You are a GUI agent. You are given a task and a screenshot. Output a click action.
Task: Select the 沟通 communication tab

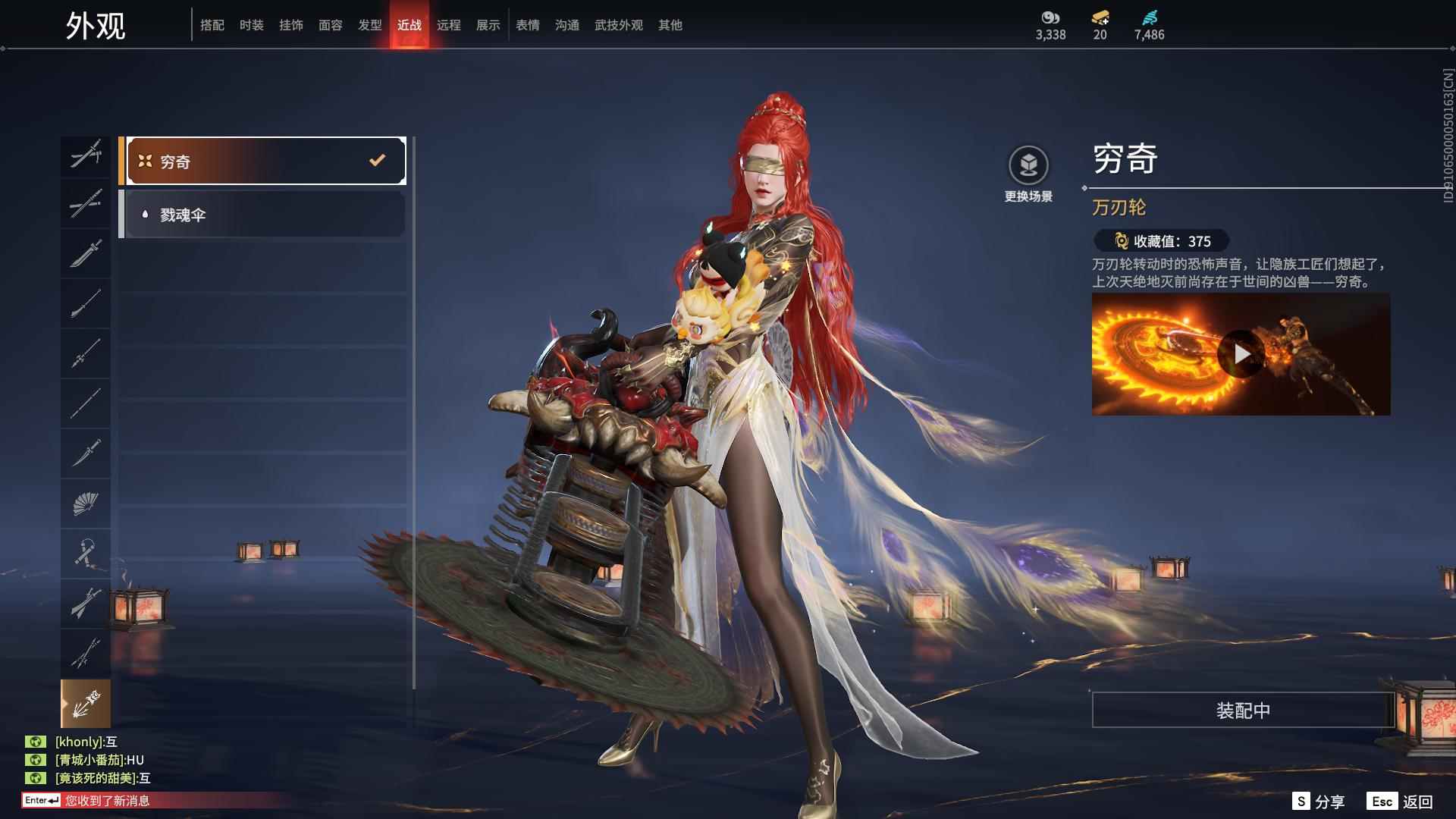[x=567, y=25]
